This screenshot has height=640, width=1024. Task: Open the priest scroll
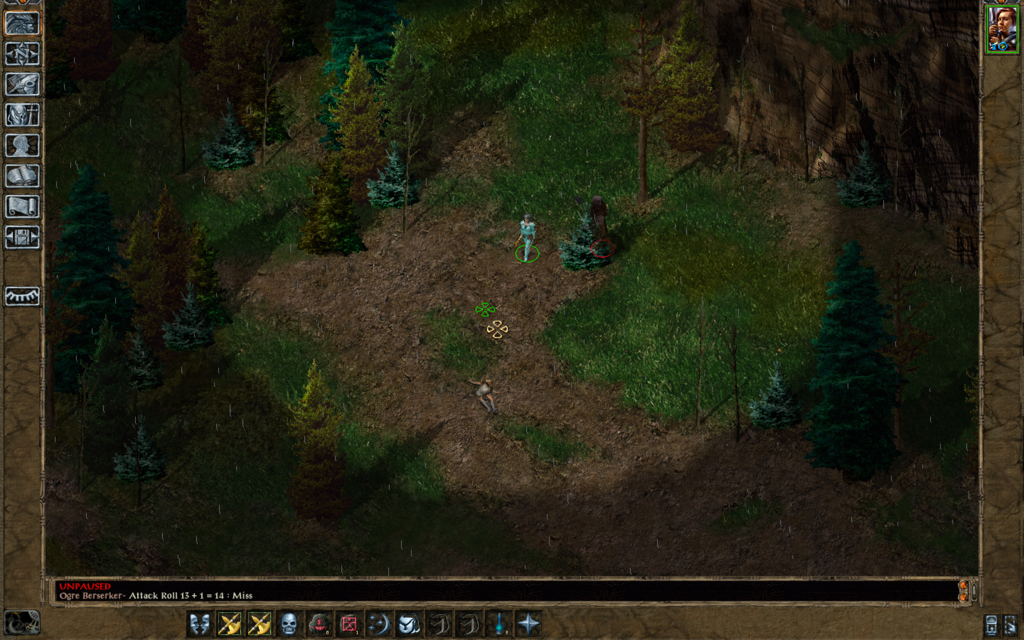coord(22,206)
